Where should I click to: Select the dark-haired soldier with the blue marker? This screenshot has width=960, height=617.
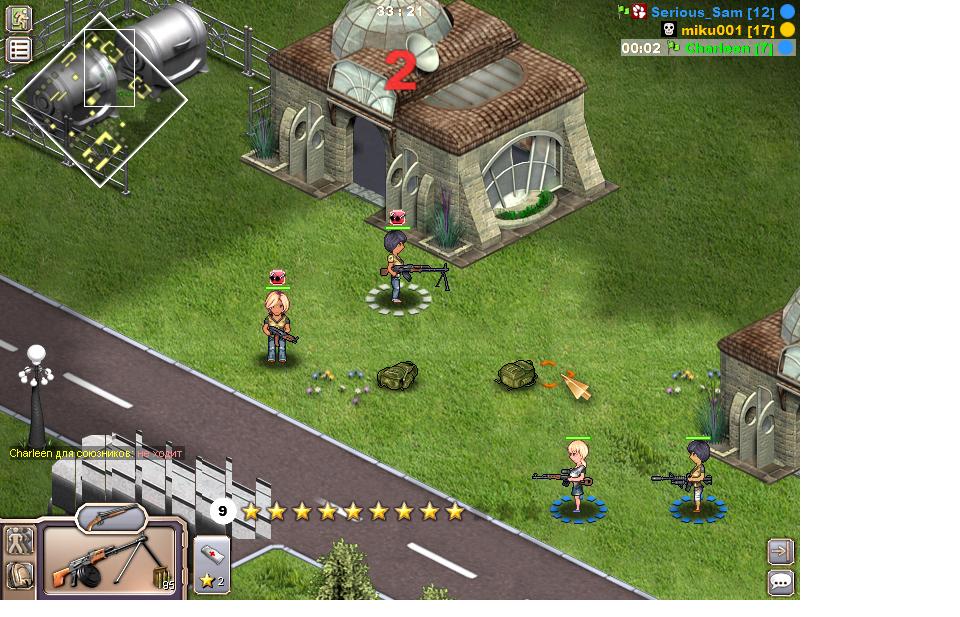point(697,478)
